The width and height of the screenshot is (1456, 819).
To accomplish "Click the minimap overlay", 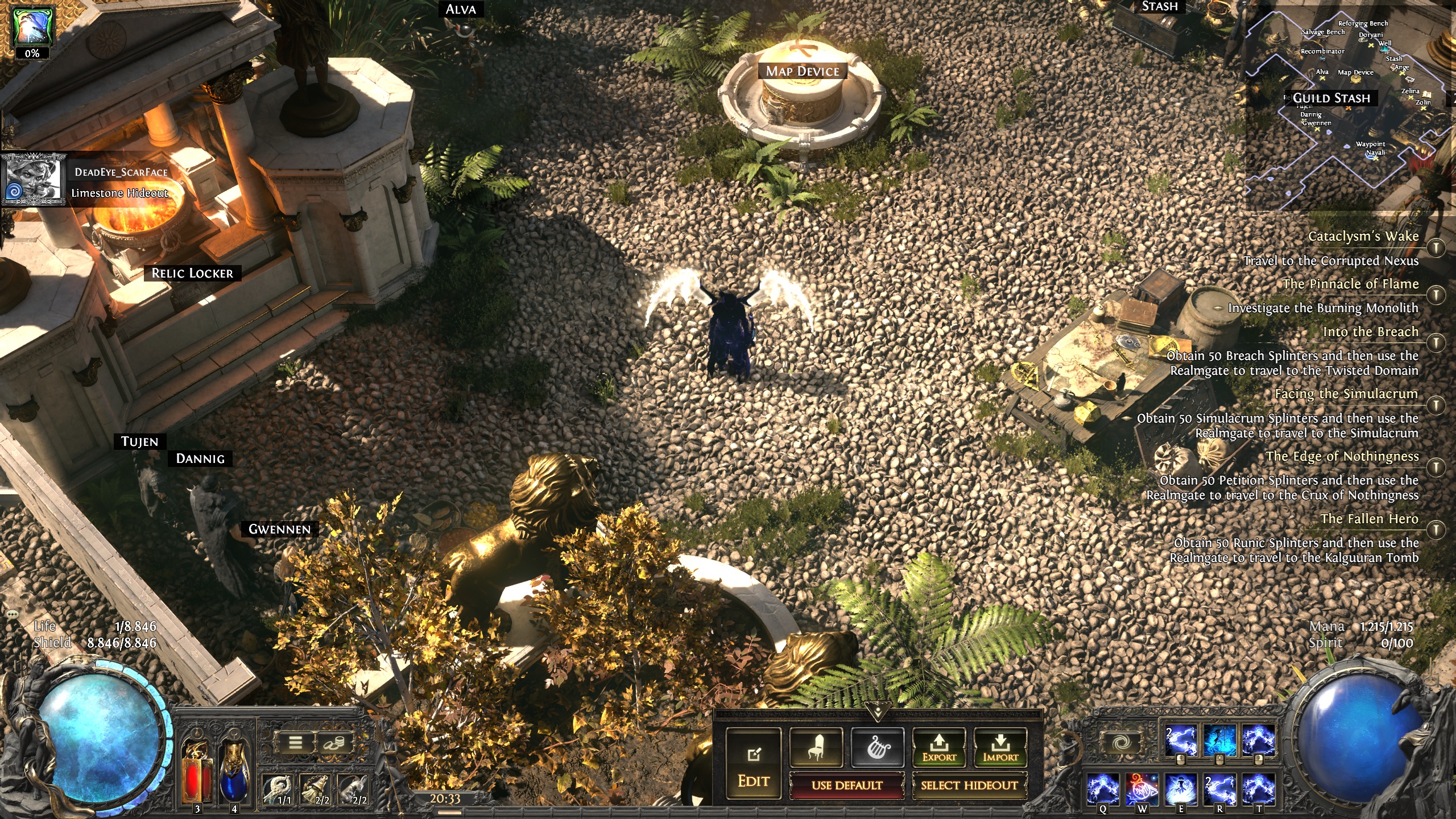I will tap(1348, 102).
